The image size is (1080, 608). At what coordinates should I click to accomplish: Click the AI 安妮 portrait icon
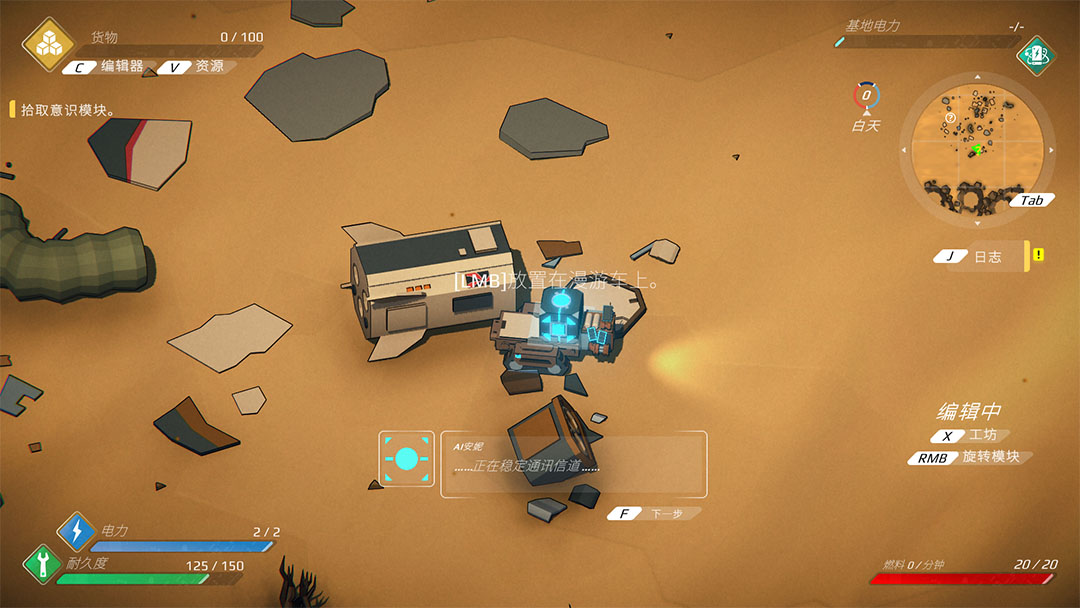(x=406, y=459)
